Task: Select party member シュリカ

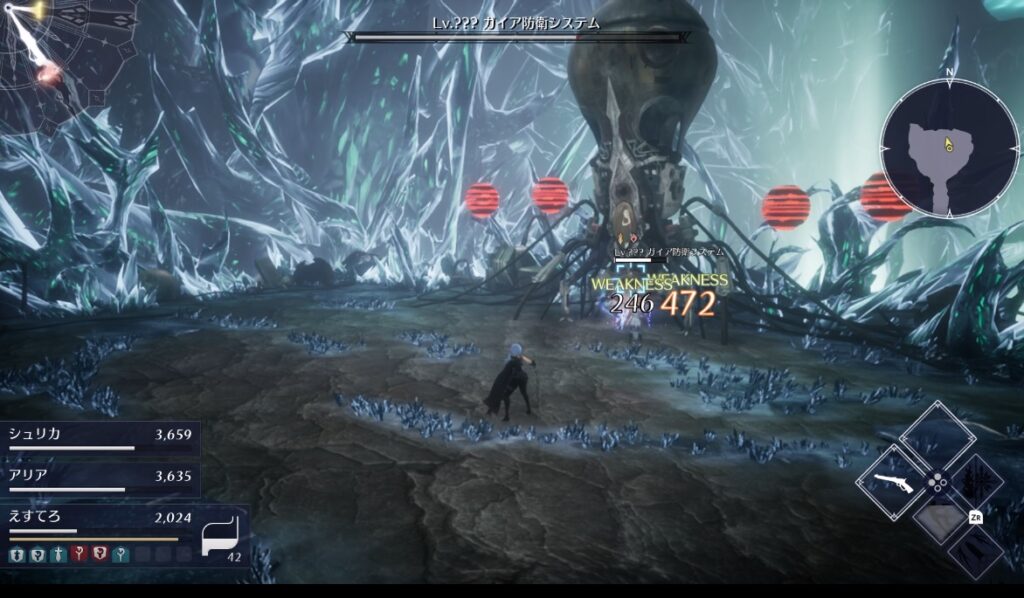Action: point(100,436)
